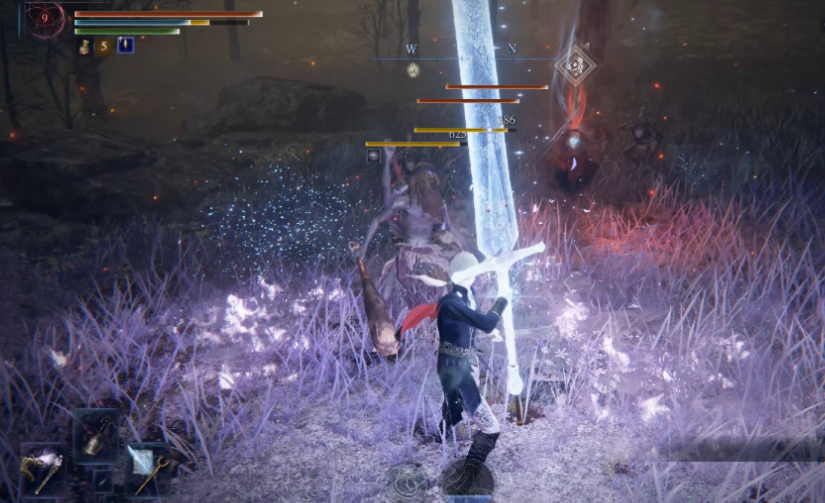Image resolution: width=825 pixels, height=503 pixels.
Task: Click the dagger buff icon with blue border
Action: (125, 45)
